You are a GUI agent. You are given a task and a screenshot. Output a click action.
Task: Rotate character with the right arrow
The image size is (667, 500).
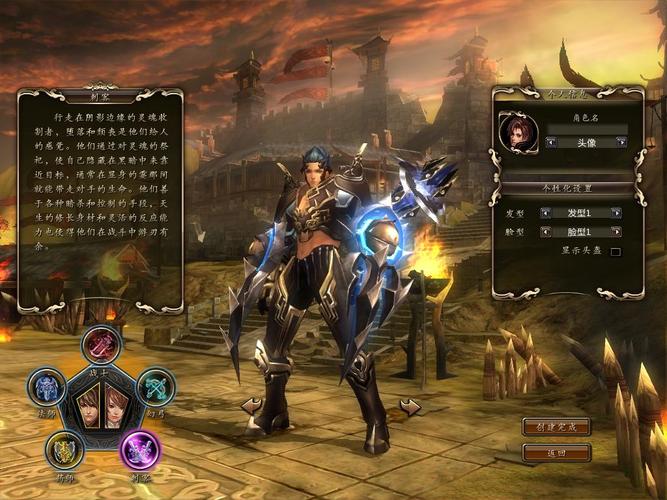coord(410,406)
